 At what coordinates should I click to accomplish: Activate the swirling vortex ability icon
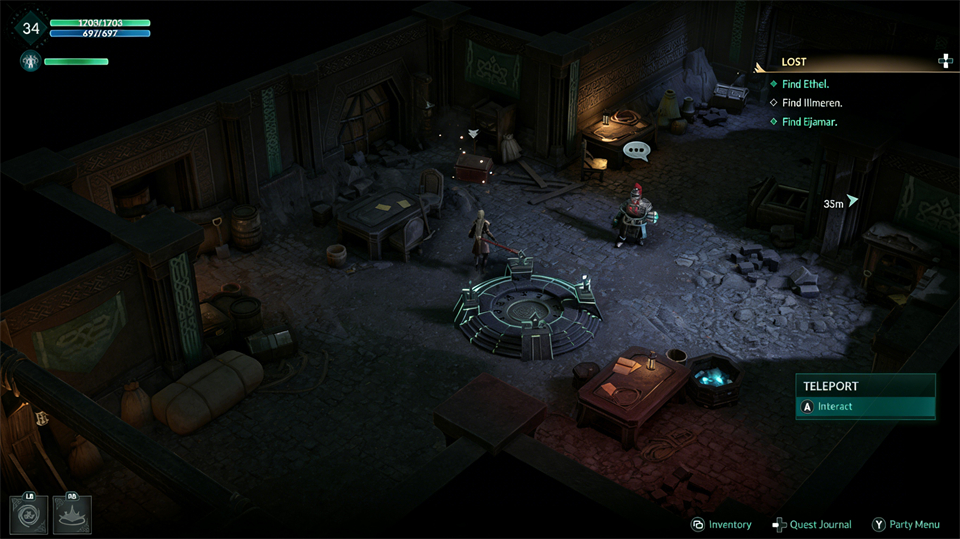27,514
